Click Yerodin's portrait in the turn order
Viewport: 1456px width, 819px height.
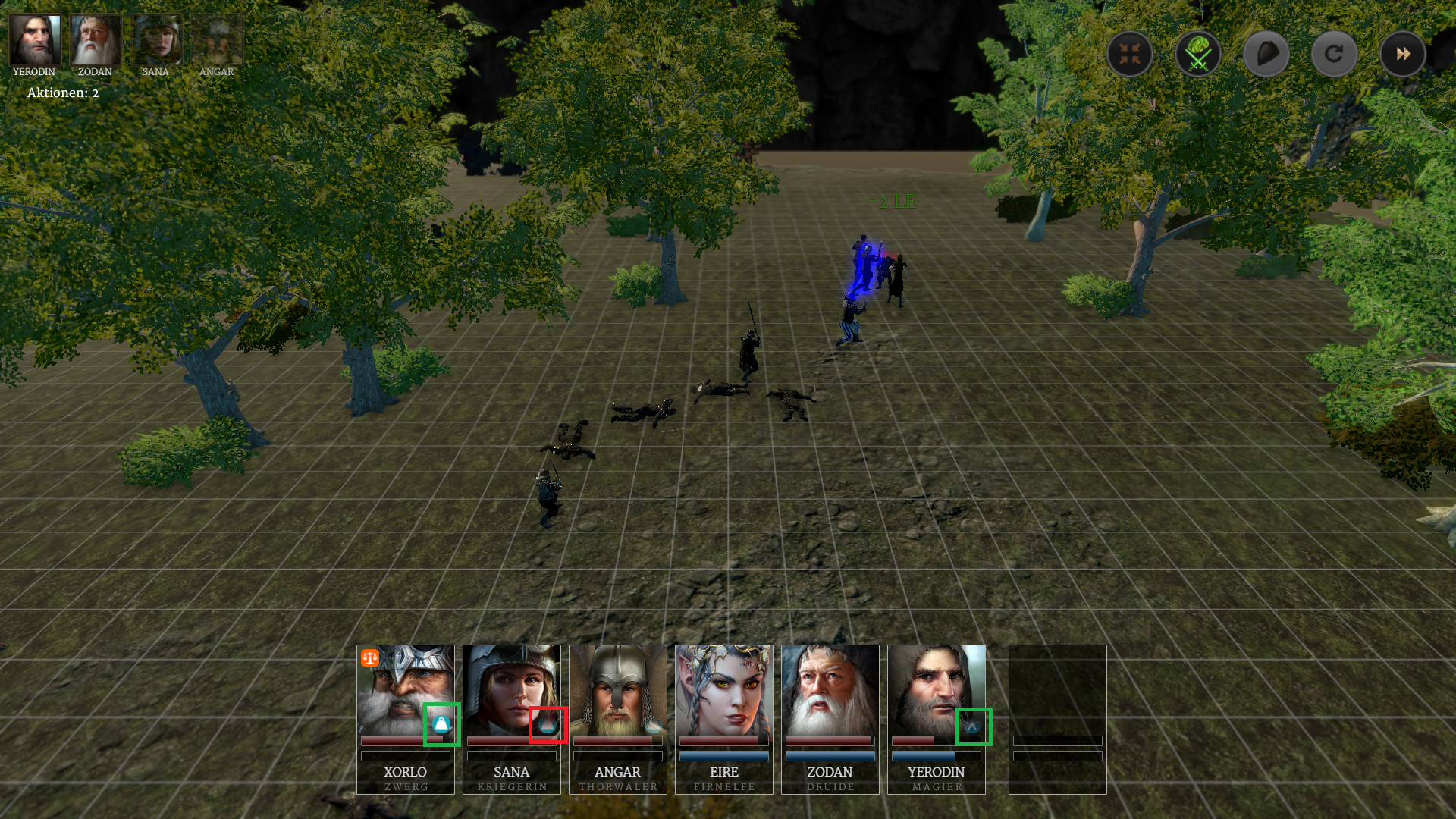pyautogui.click(x=34, y=40)
